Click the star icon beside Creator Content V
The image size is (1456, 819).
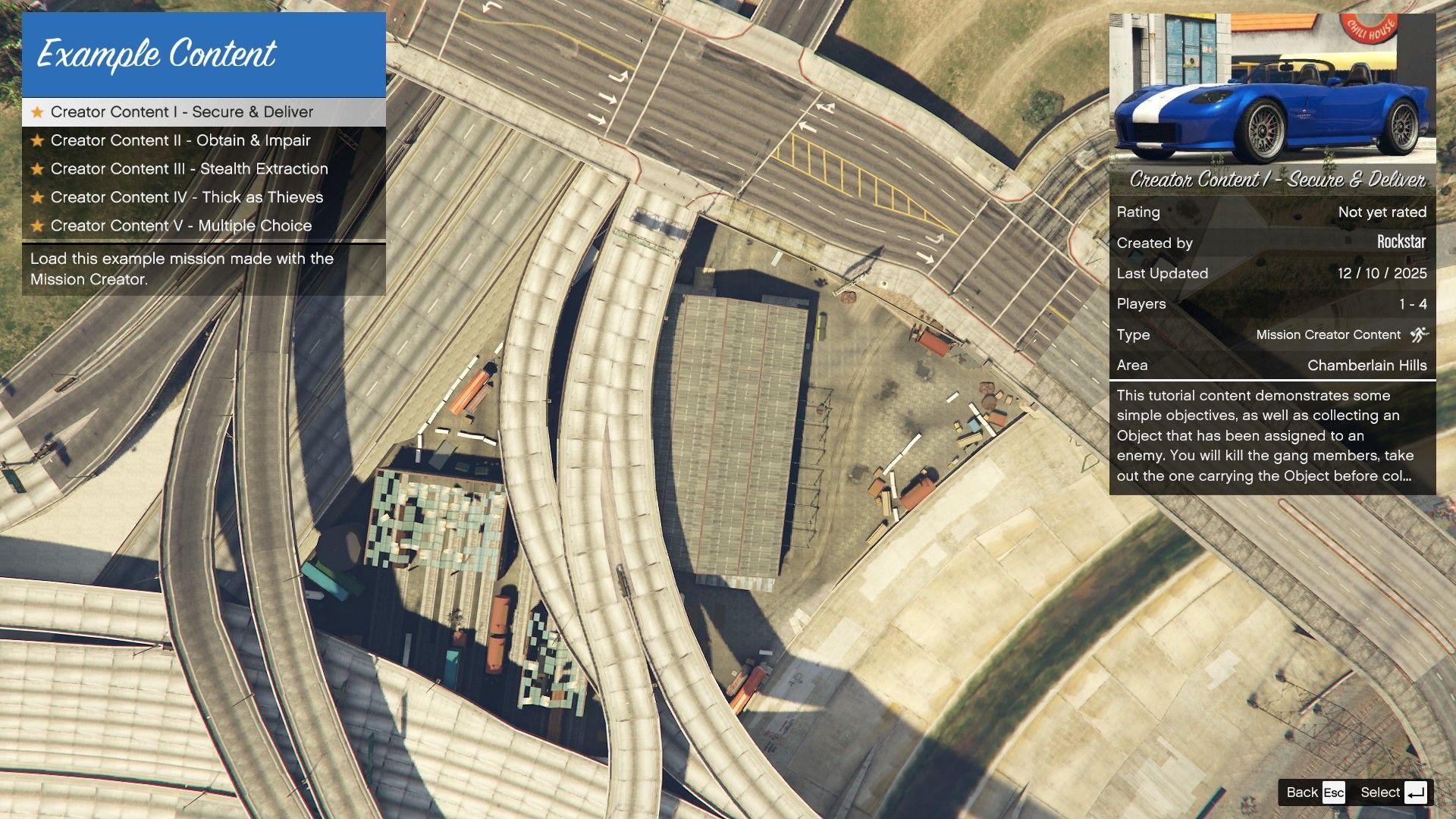coord(36,225)
